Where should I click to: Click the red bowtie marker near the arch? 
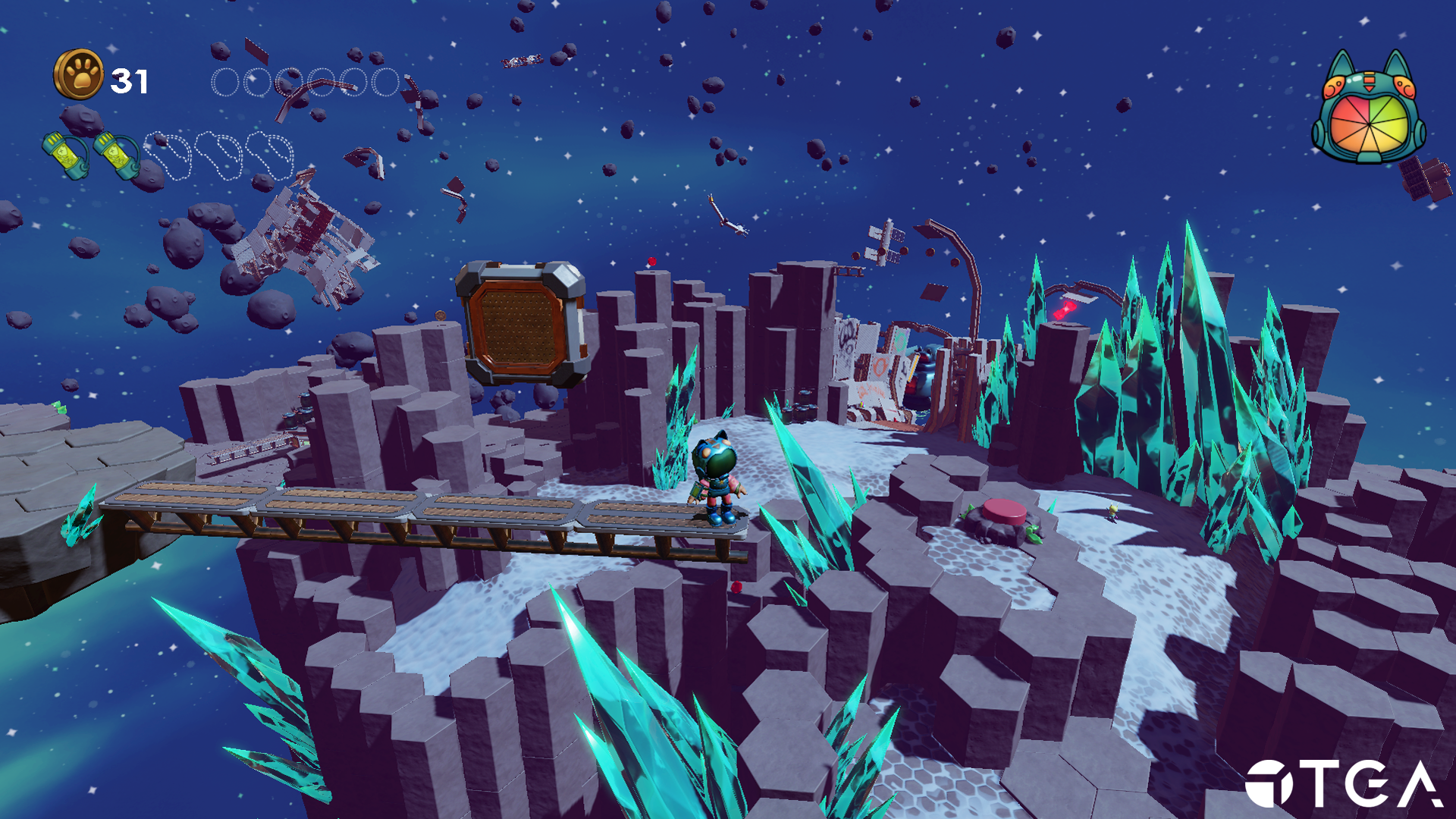coord(1064,309)
